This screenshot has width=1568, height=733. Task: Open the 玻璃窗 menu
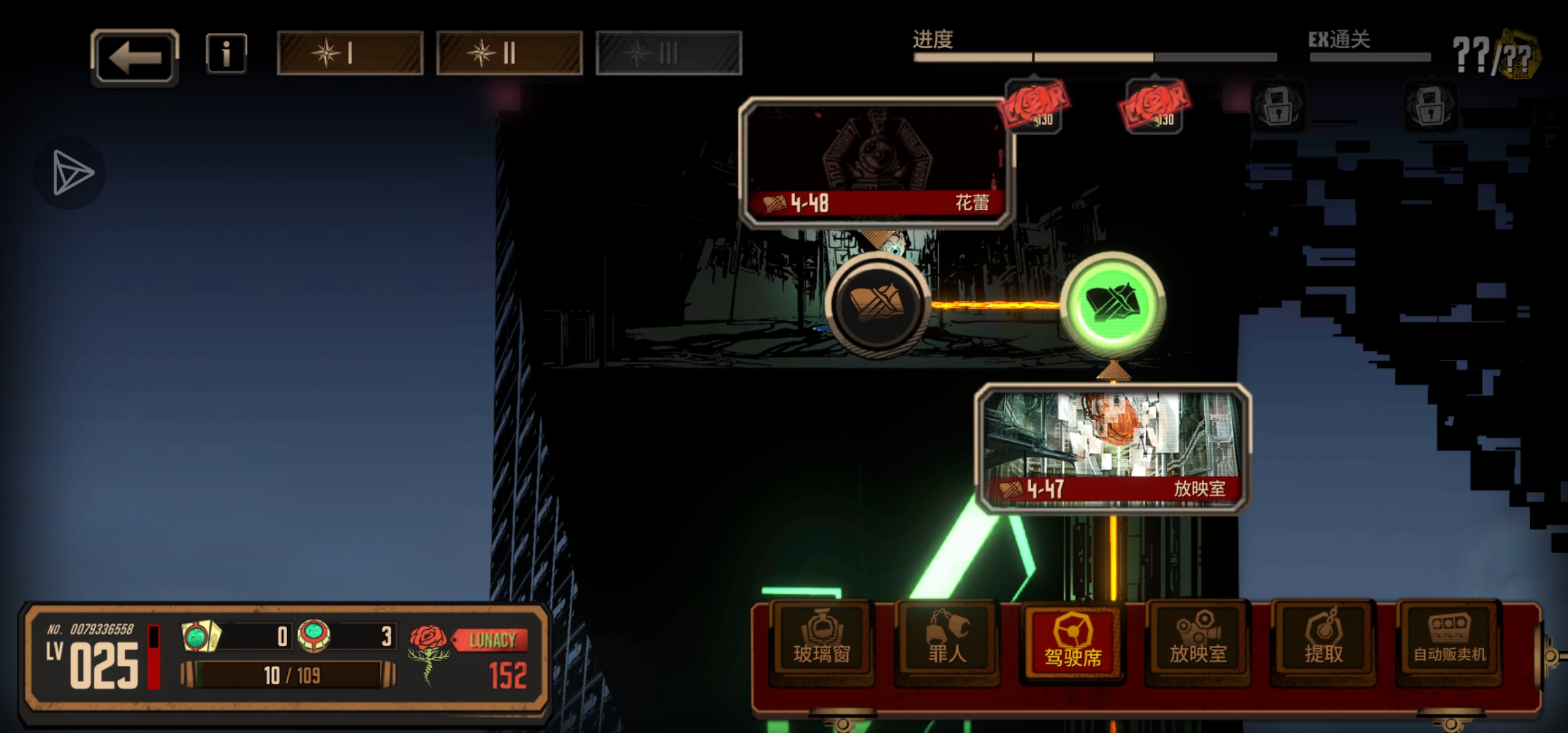(821, 641)
